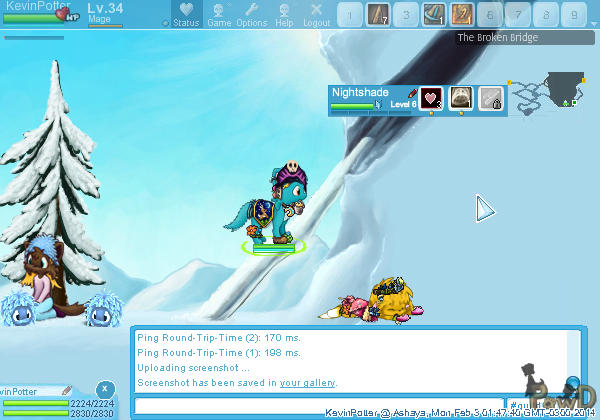Screen dimensions: 600x420
Task: Open the Help menu
Action: (284, 14)
